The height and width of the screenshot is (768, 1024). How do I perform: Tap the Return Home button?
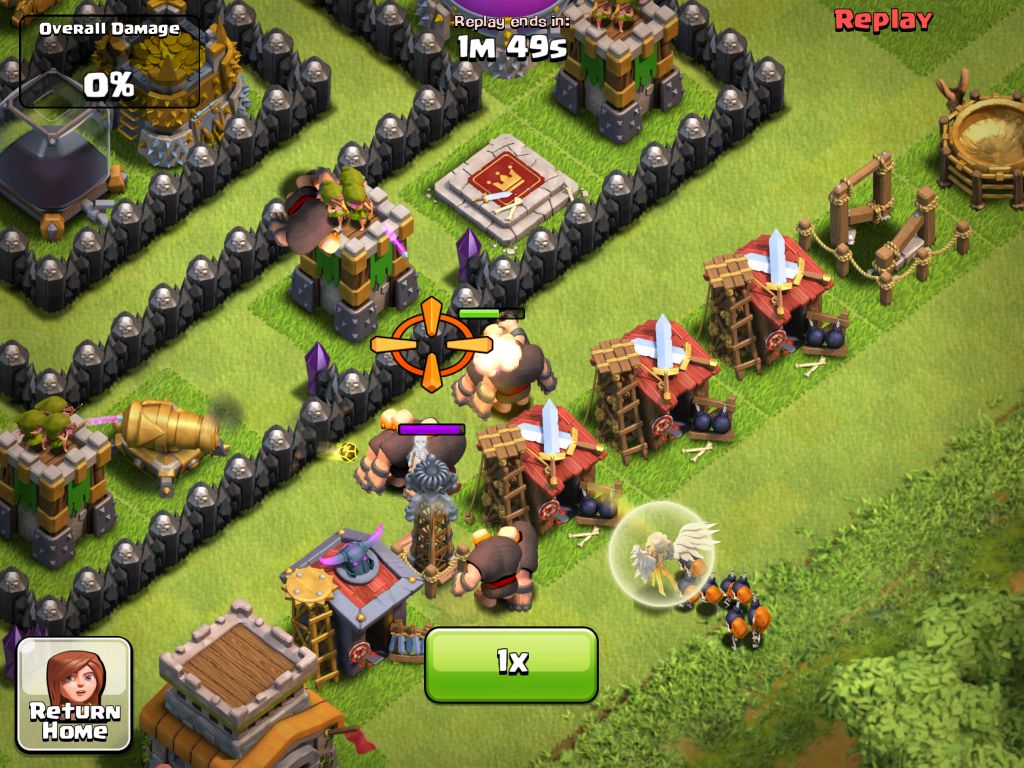click(75, 694)
